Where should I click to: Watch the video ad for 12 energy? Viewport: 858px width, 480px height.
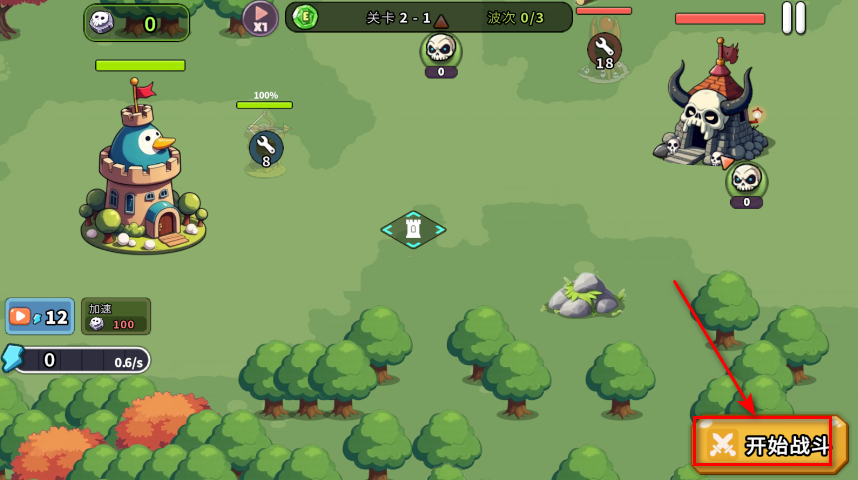tap(40, 316)
